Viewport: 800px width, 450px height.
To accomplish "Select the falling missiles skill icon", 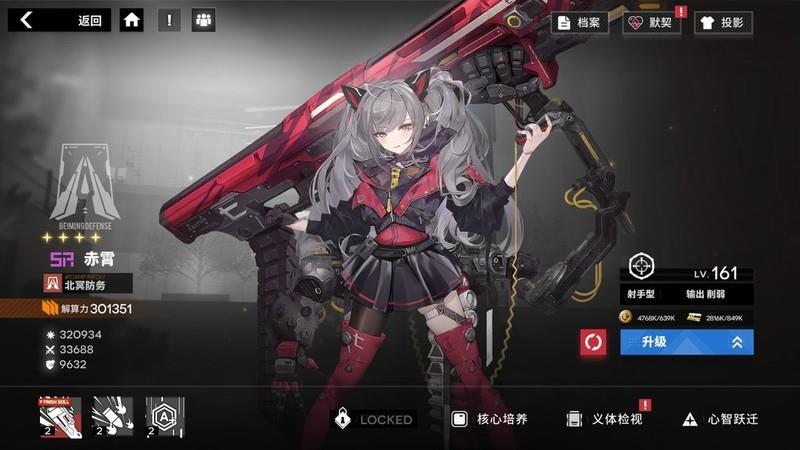I will (112, 416).
